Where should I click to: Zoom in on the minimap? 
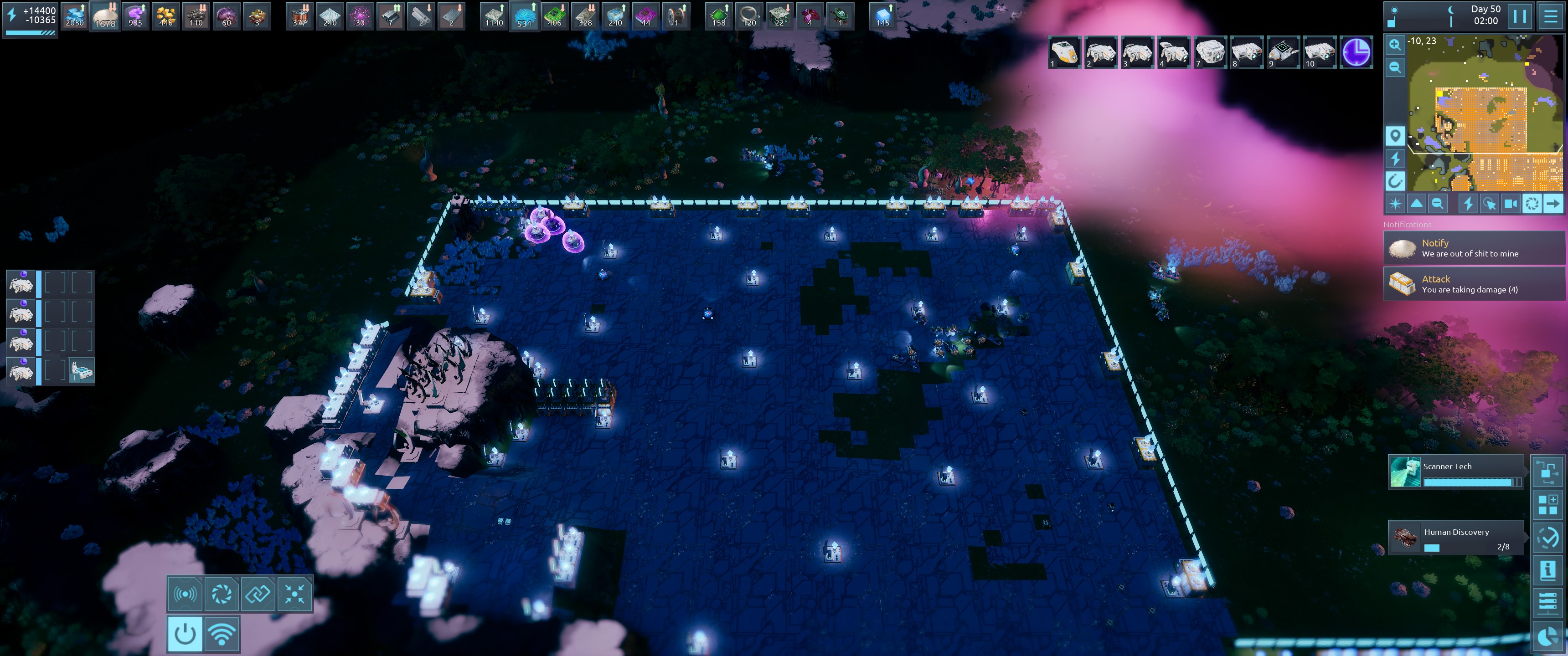coord(1394,45)
